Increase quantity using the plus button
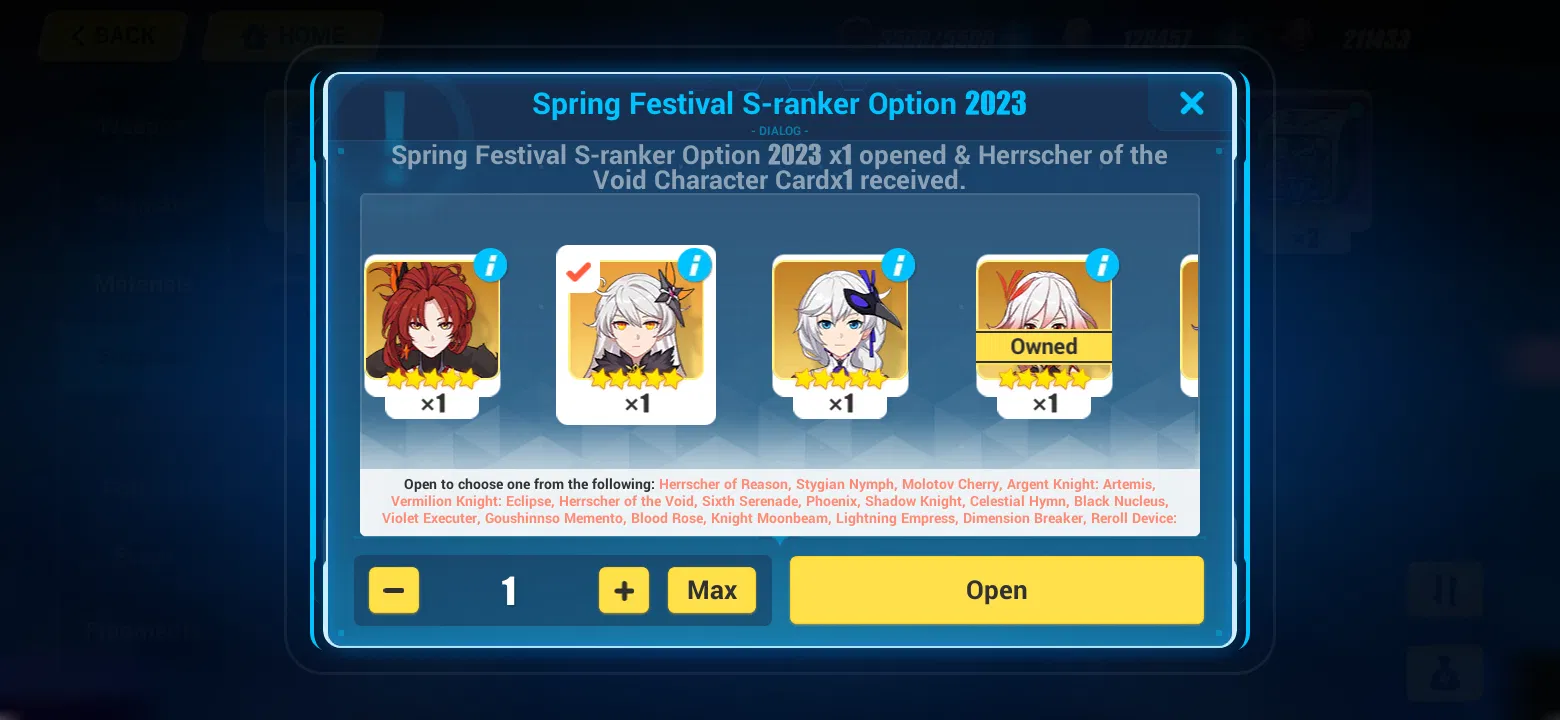The image size is (1560, 720). click(623, 590)
